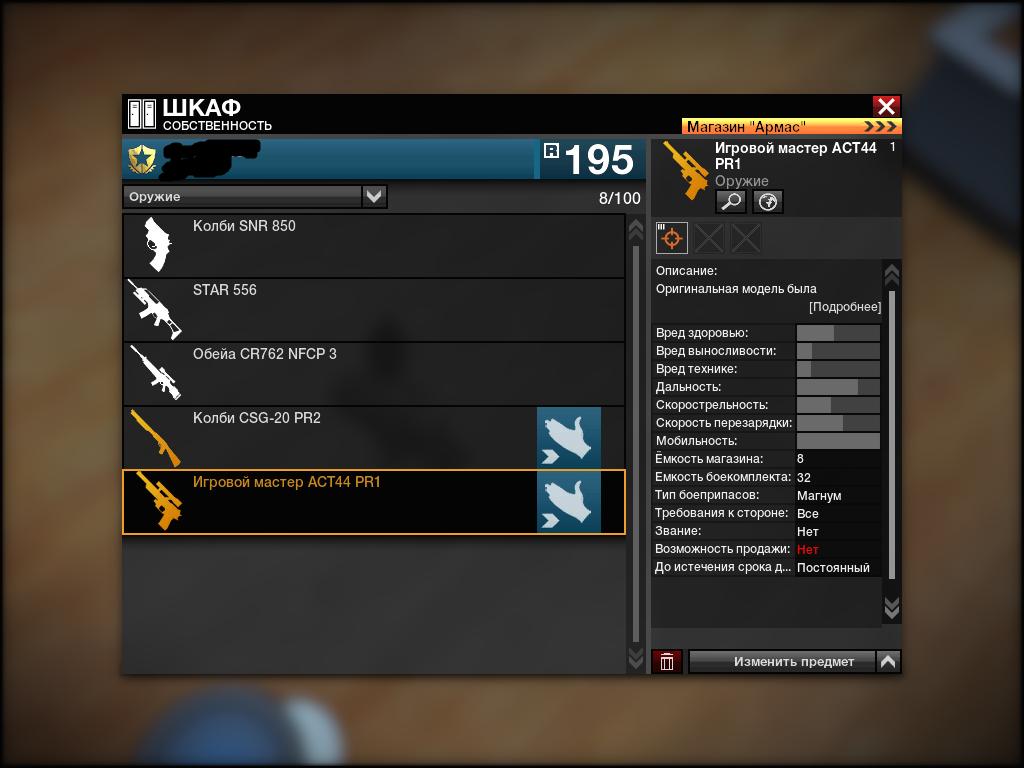Click the stats panel scroll-down arrow
Viewport: 1024px width, 768px height.
click(892, 608)
